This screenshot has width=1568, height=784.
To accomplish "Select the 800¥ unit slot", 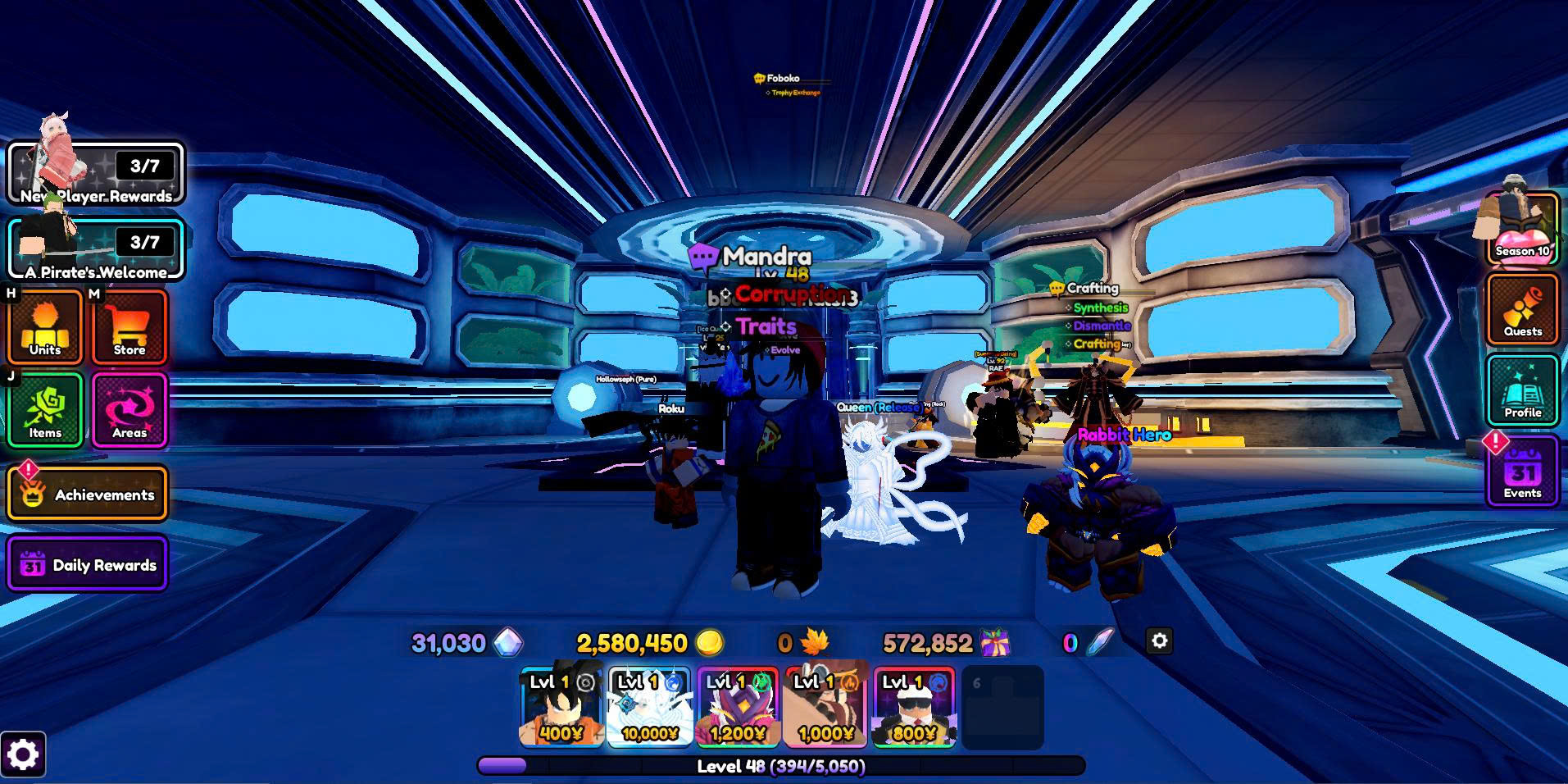I will click(x=914, y=707).
